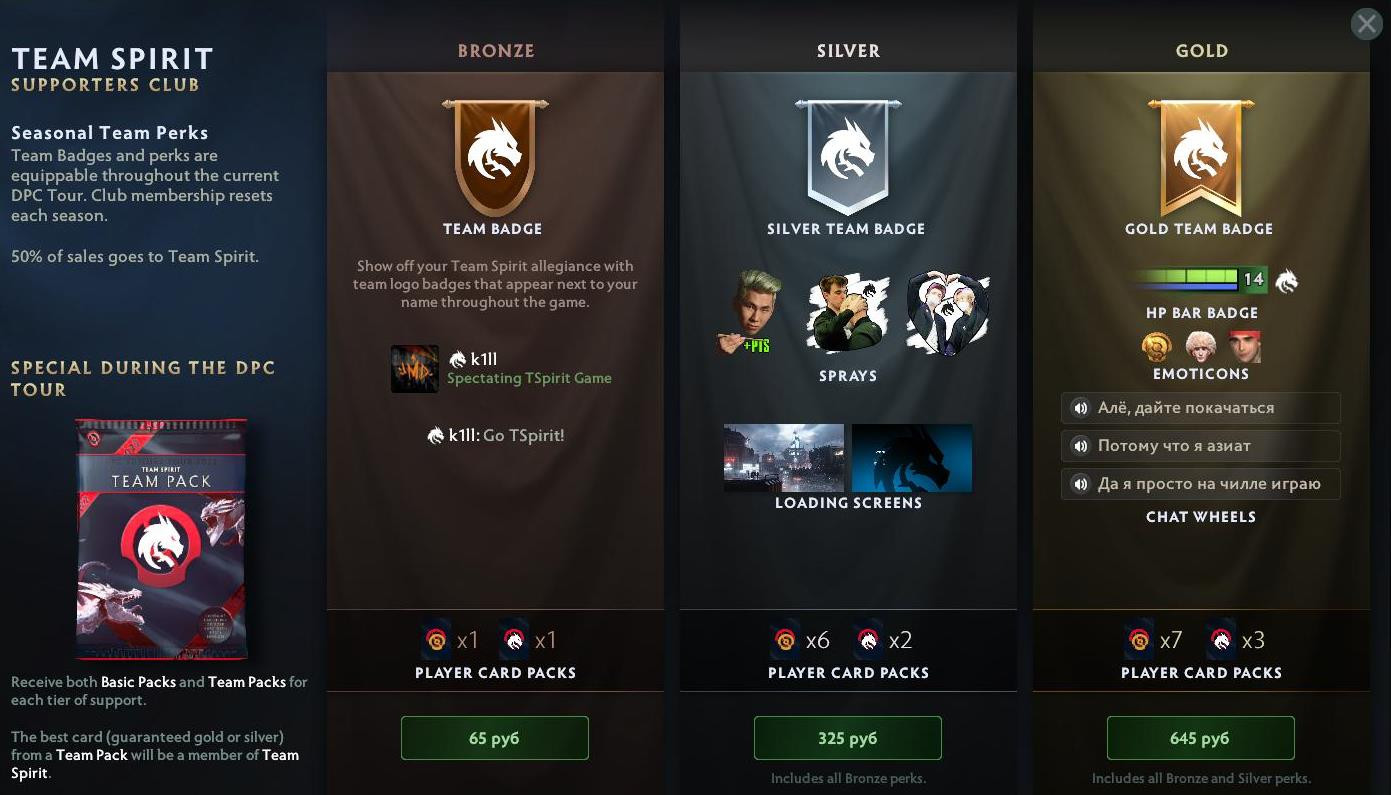Preview the blue dragon loading screen
Viewport: 1391px width, 795px height.
coord(912,458)
